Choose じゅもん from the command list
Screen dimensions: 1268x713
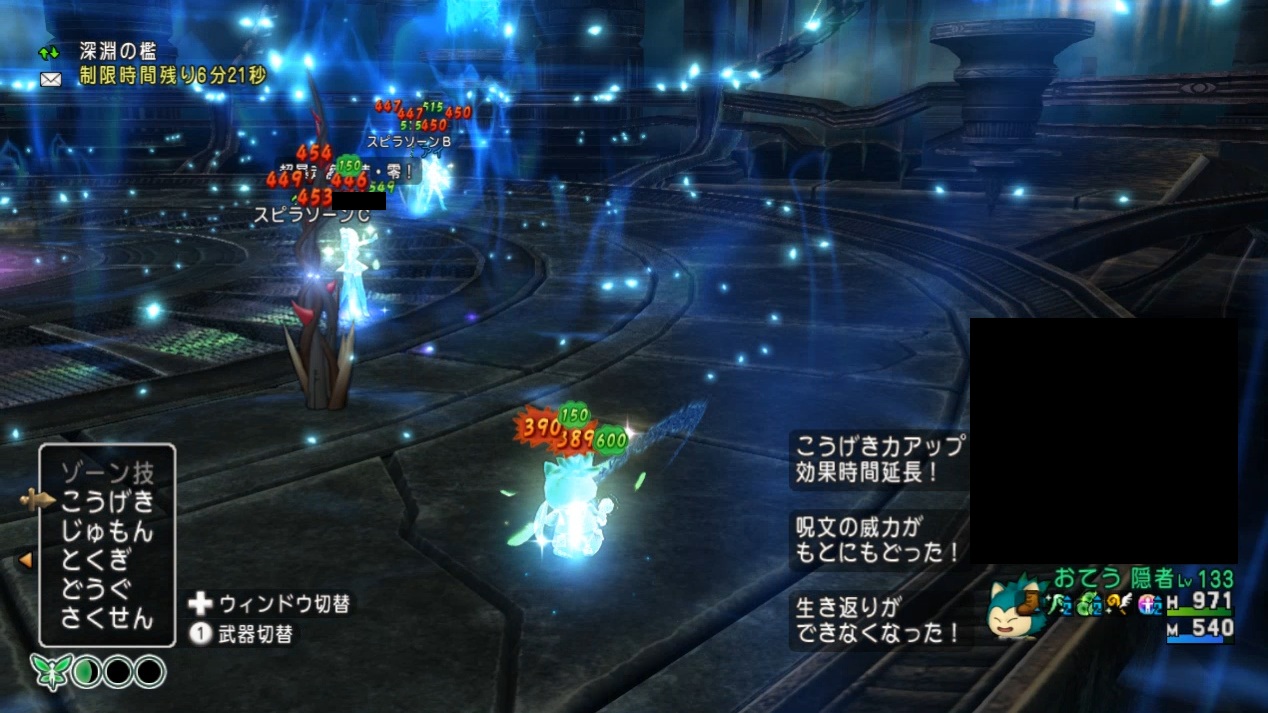click(107, 531)
